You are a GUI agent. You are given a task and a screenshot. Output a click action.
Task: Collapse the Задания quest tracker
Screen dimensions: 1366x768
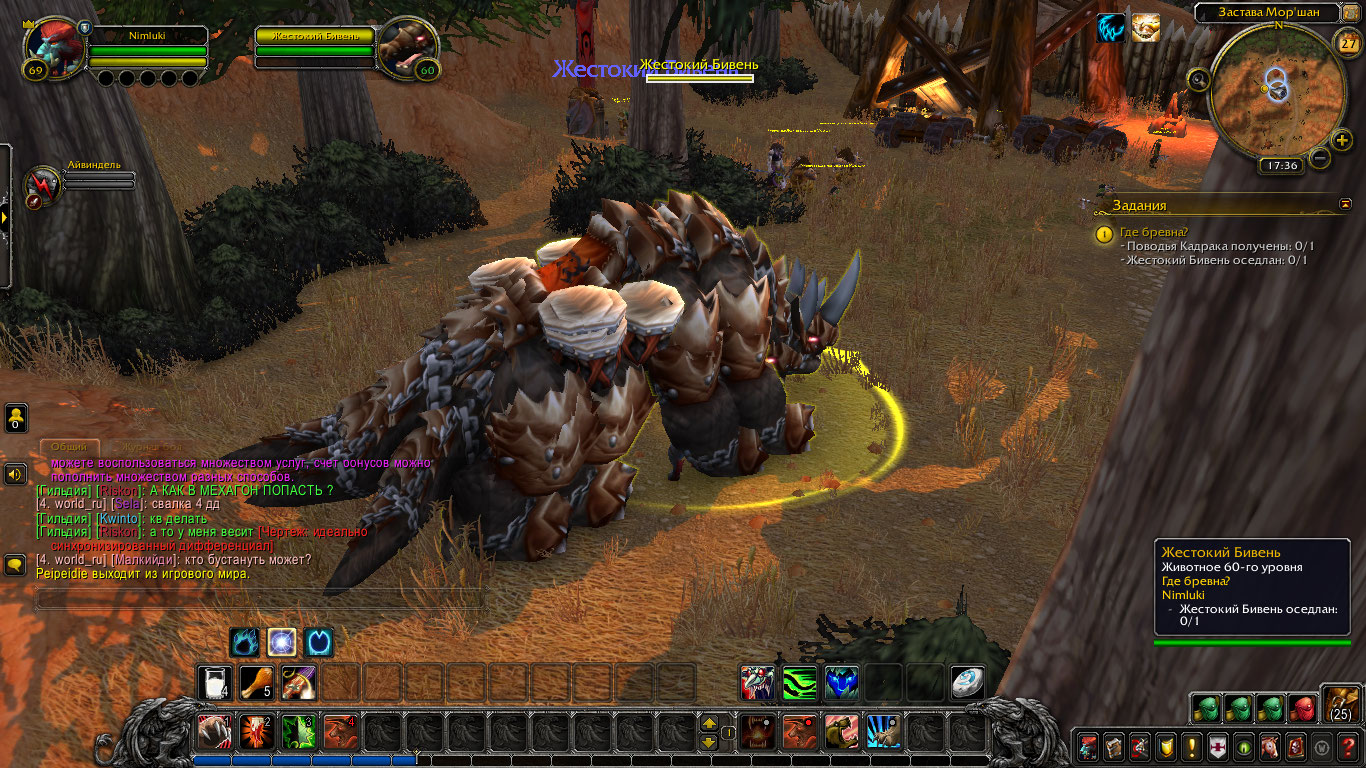1345,204
